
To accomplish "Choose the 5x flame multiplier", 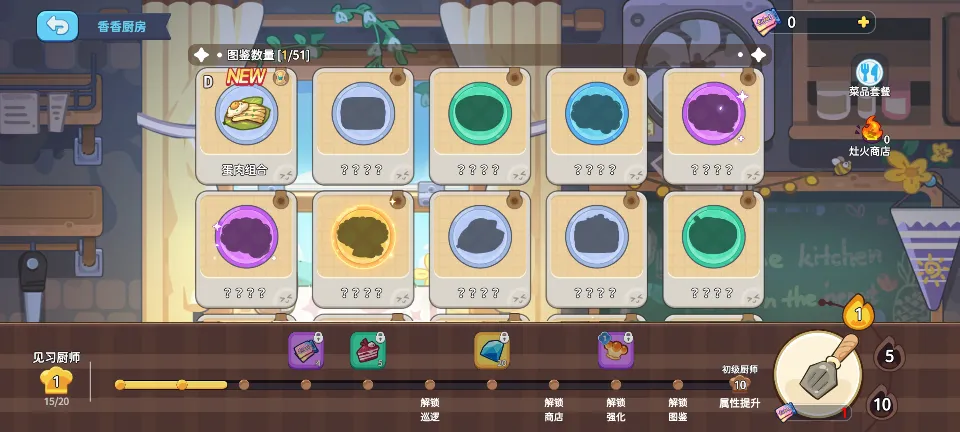I will pyautogui.click(x=889, y=356).
